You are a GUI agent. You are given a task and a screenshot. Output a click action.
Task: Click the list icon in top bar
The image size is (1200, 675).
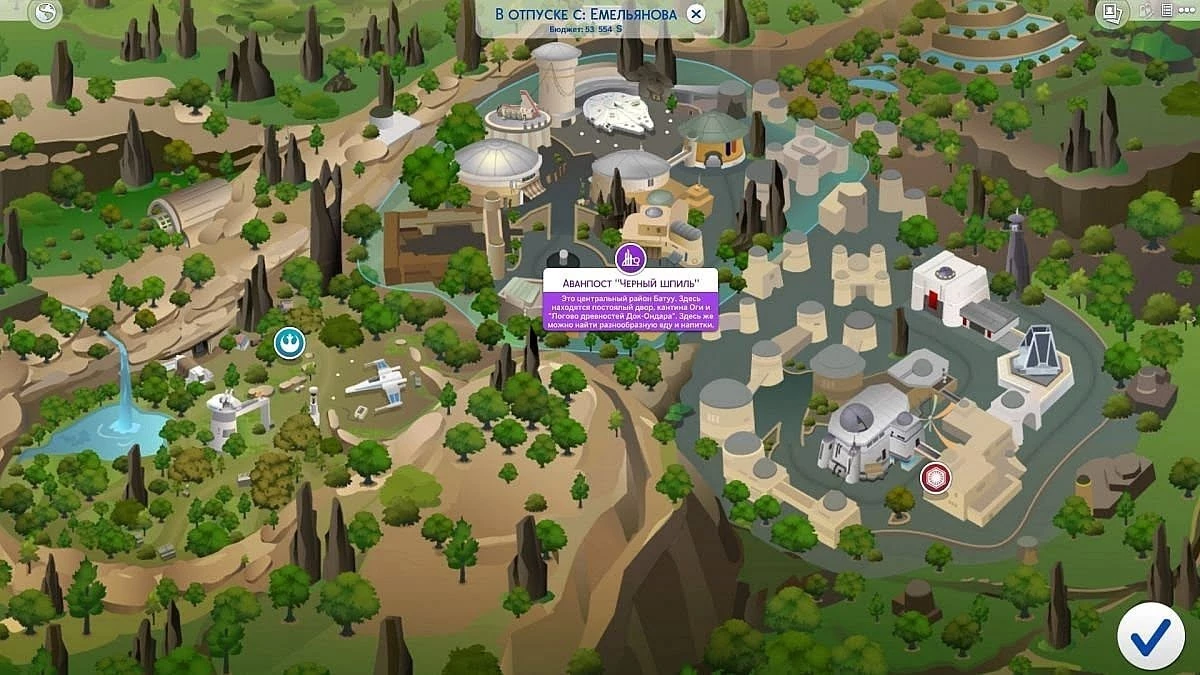tap(1167, 12)
